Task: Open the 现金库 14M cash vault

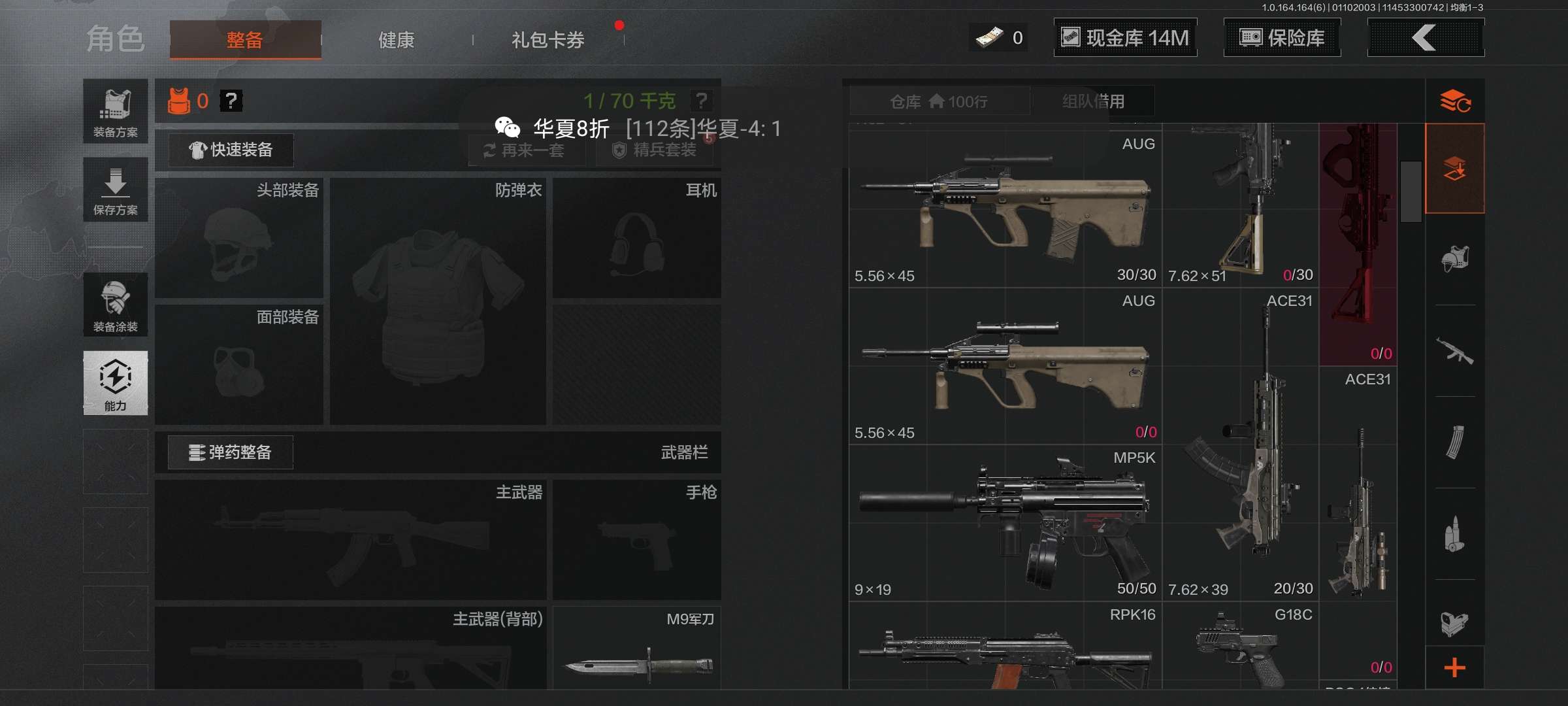Action: [x=1125, y=37]
